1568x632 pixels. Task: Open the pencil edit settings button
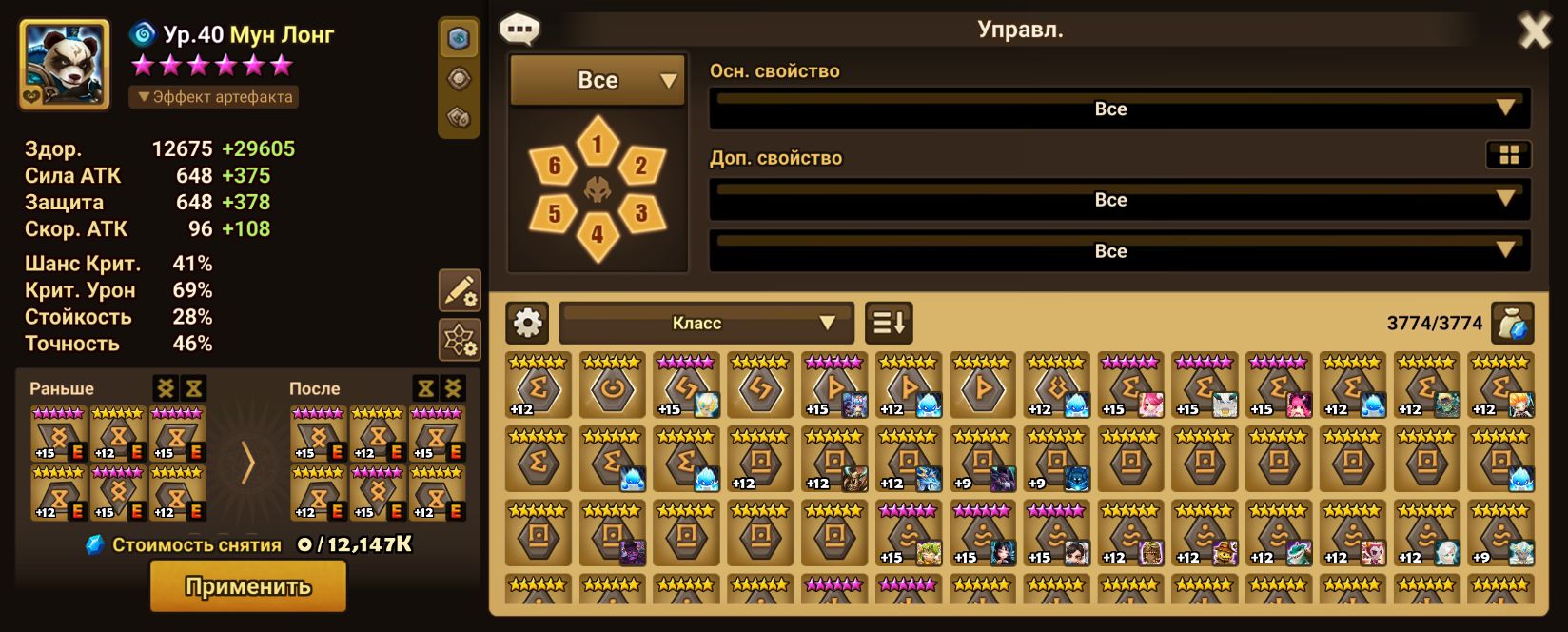point(460,290)
